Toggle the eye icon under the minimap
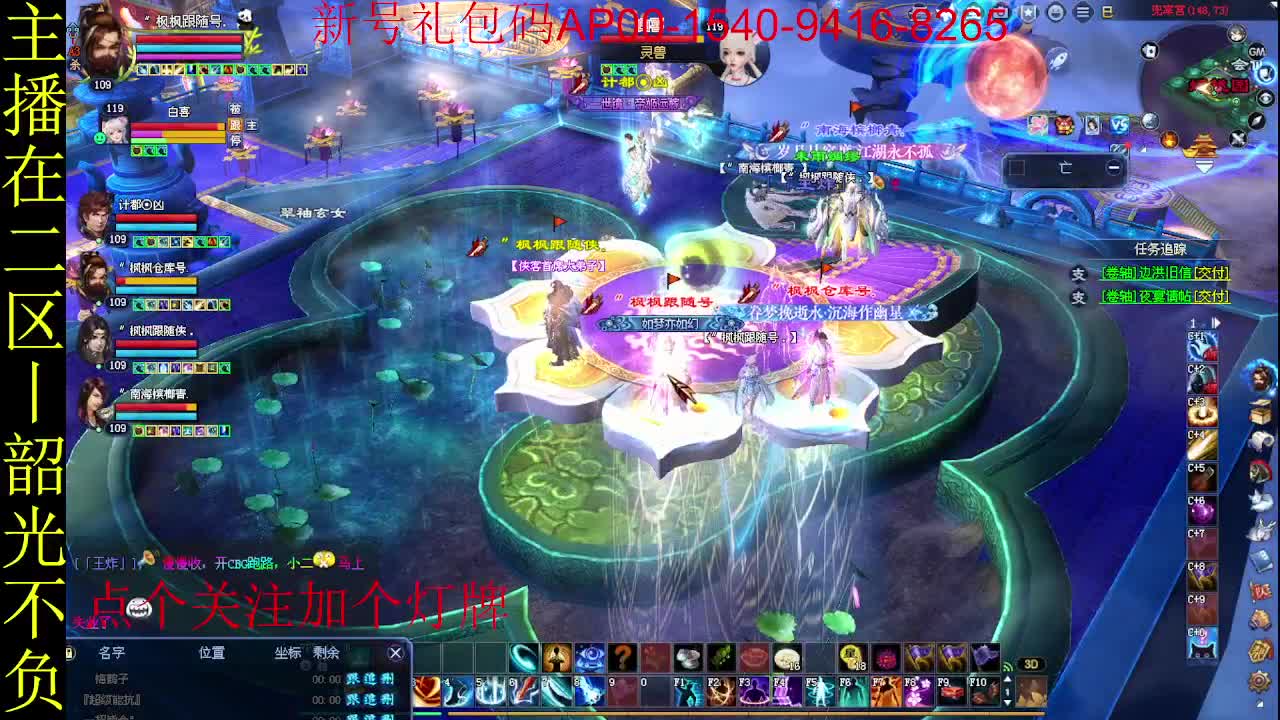Viewport: 1280px width, 720px height. tap(1265, 97)
